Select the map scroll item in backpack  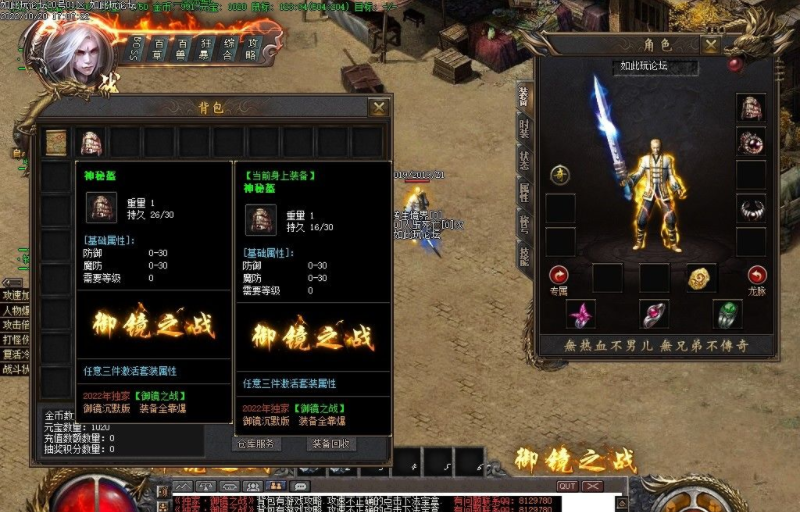click(x=57, y=142)
